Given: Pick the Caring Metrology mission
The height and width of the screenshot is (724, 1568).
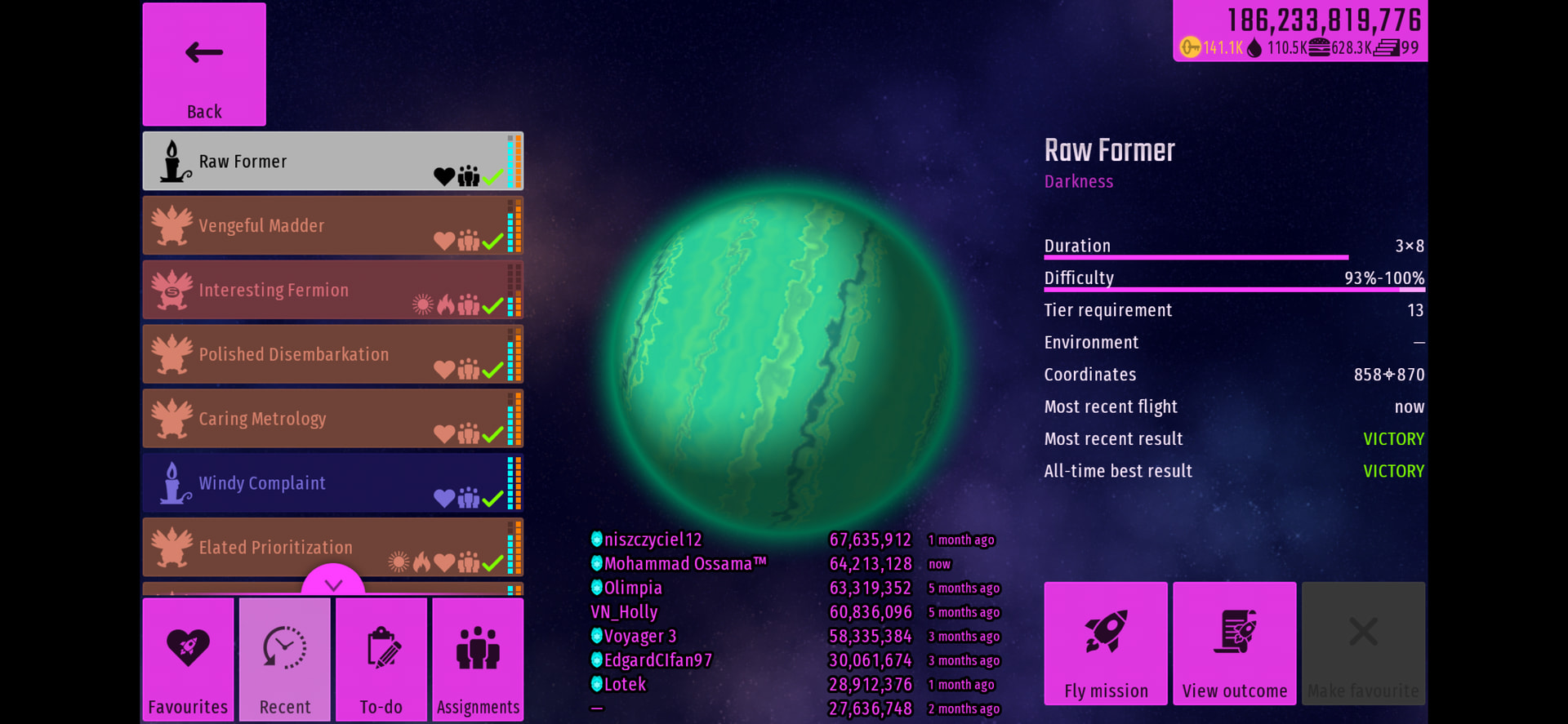Looking at the screenshot, I should pos(332,419).
